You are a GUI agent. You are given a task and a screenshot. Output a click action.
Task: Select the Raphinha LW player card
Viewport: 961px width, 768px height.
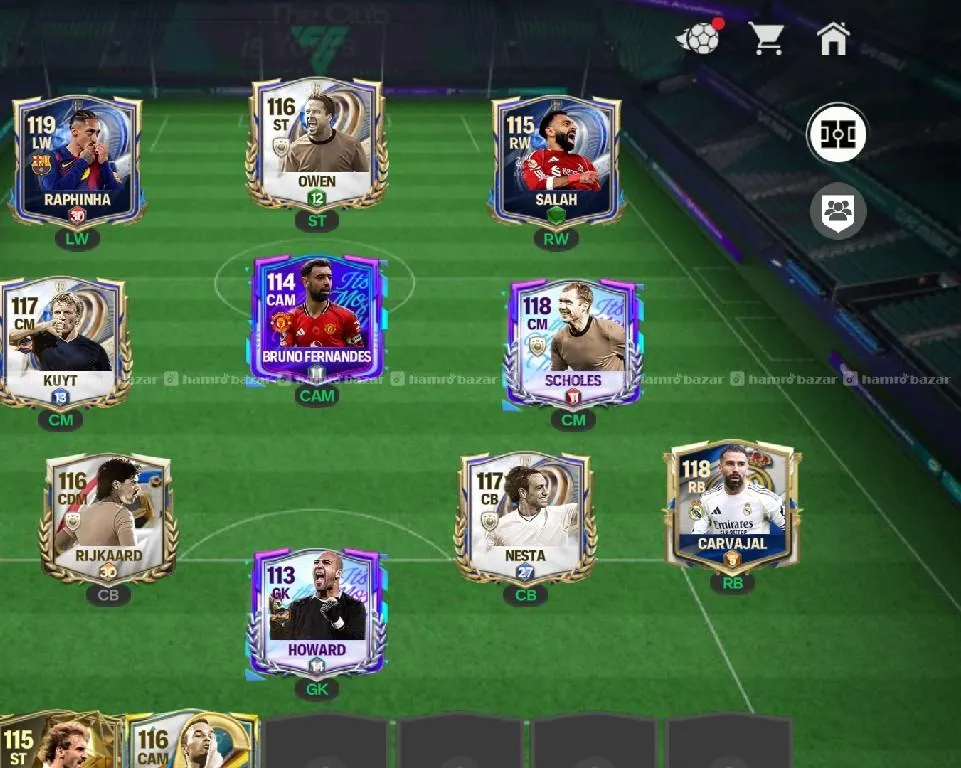click(77, 160)
